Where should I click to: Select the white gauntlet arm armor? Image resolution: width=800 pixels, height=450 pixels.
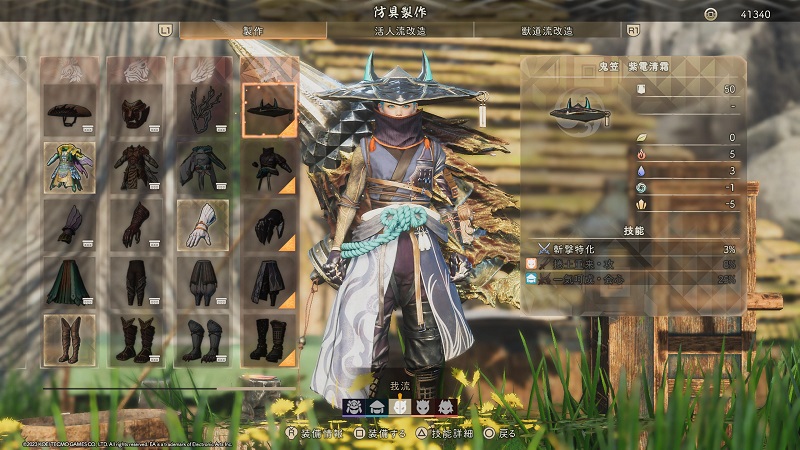(x=202, y=224)
